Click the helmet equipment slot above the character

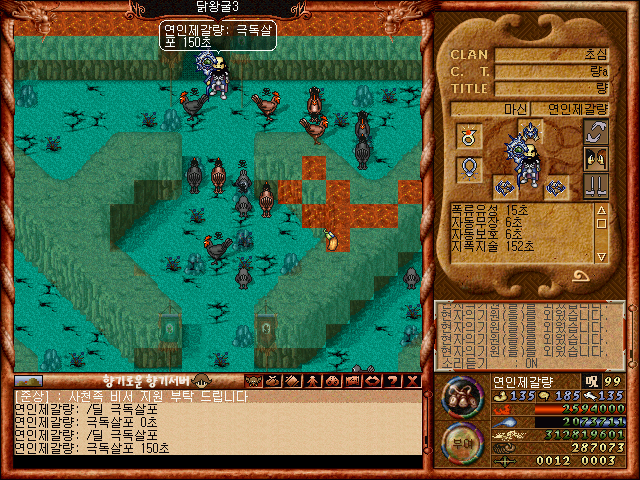(x=530, y=129)
